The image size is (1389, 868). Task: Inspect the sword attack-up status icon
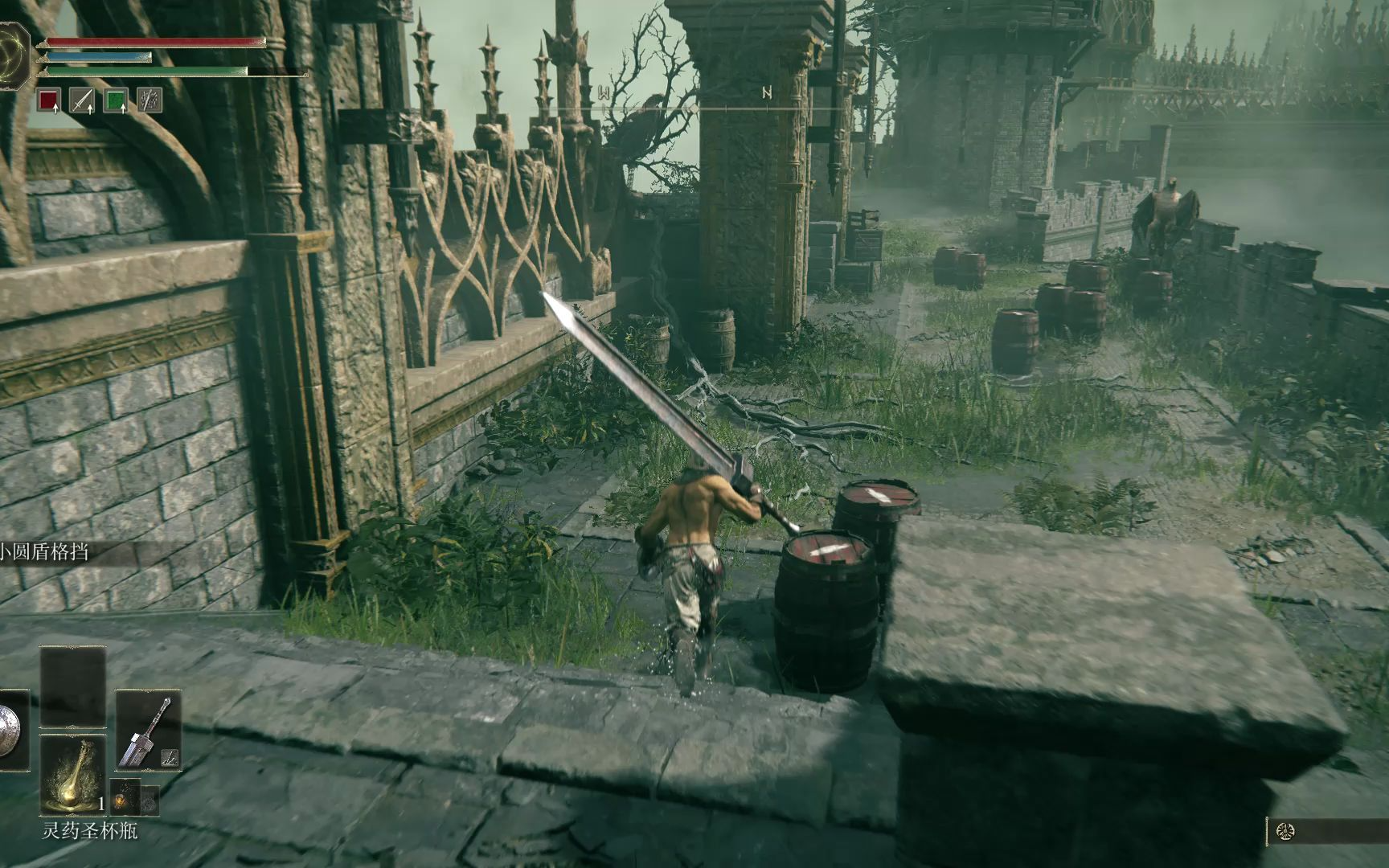pyautogui.click(x=82, y=100)
